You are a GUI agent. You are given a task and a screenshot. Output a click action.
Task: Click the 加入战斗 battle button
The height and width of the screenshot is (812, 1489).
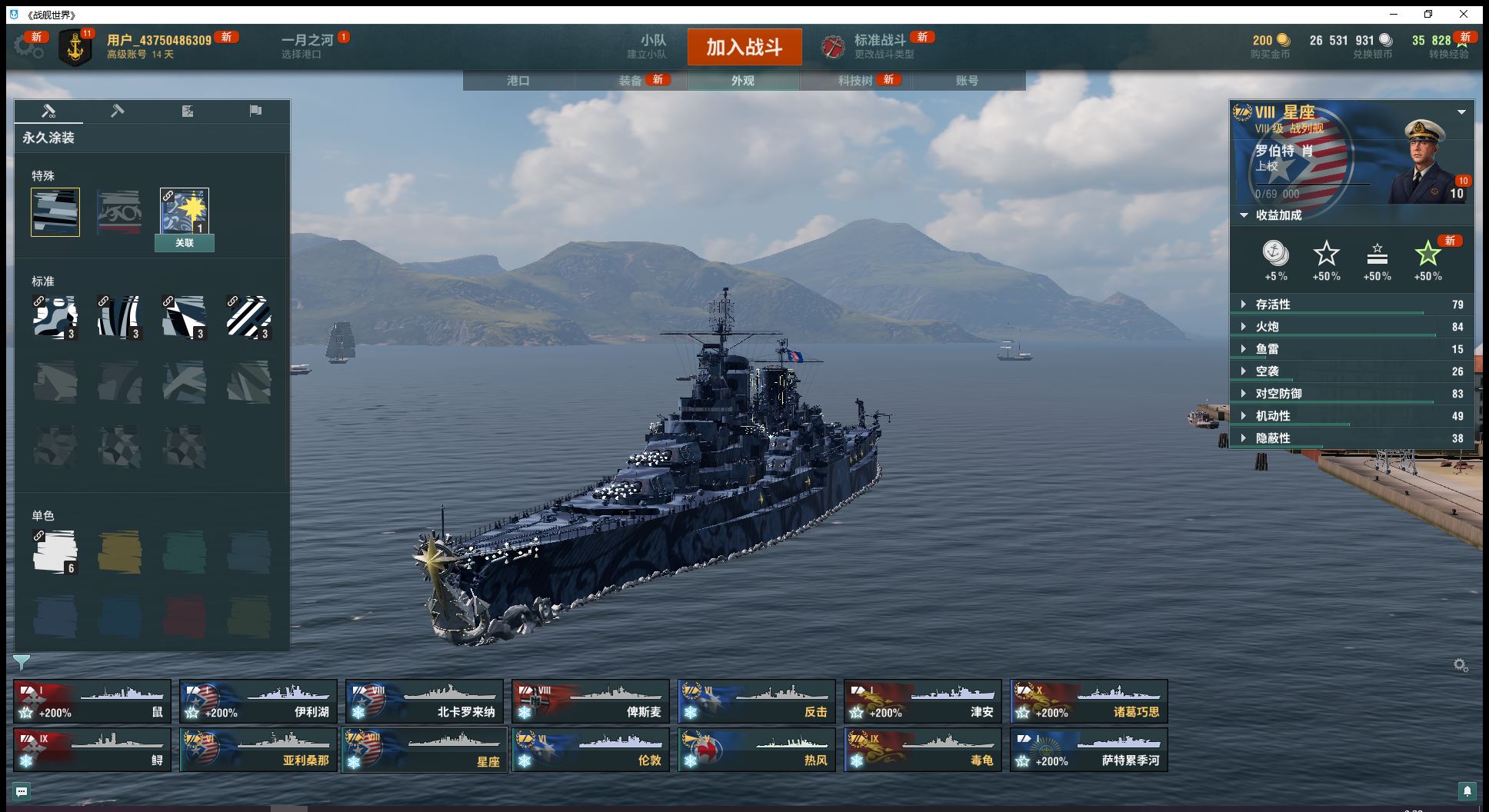tap(744, 47)
